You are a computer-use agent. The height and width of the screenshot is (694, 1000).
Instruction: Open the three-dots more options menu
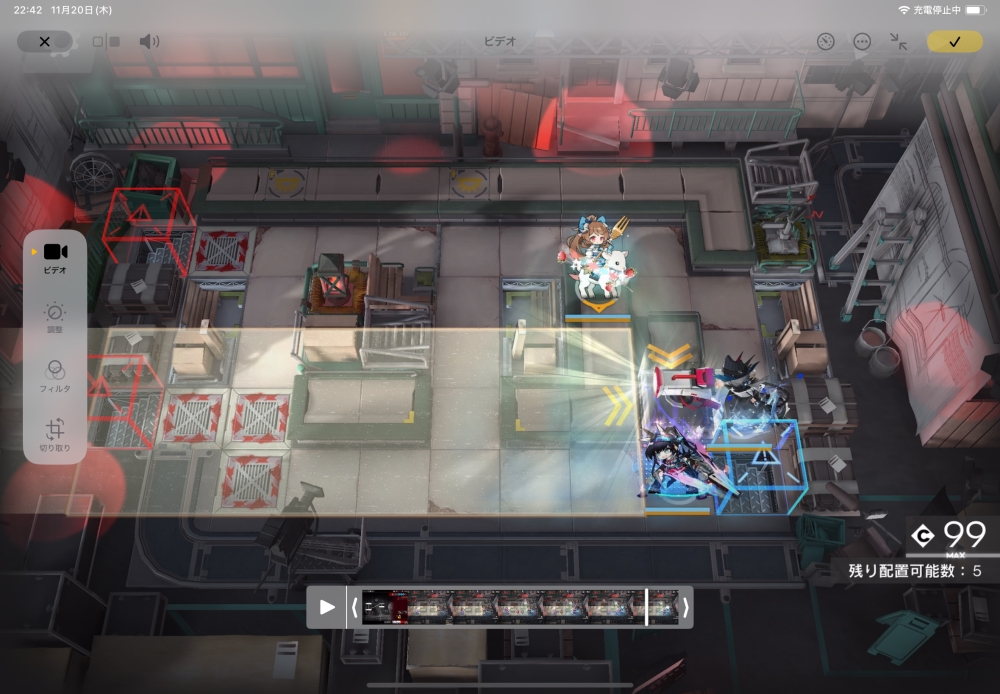pyautogui.click(x=862, y=41)
